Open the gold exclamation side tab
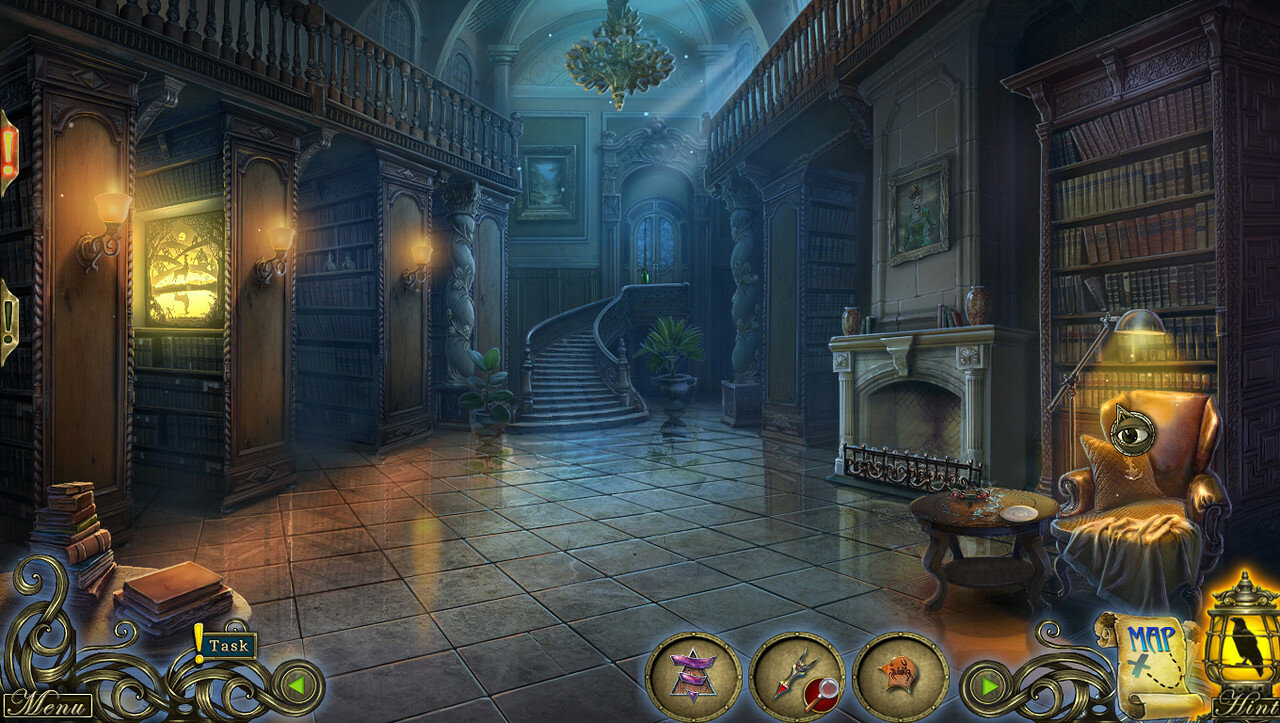The width and height of the screenshot is (1280, 723). [x=8, y=322]
